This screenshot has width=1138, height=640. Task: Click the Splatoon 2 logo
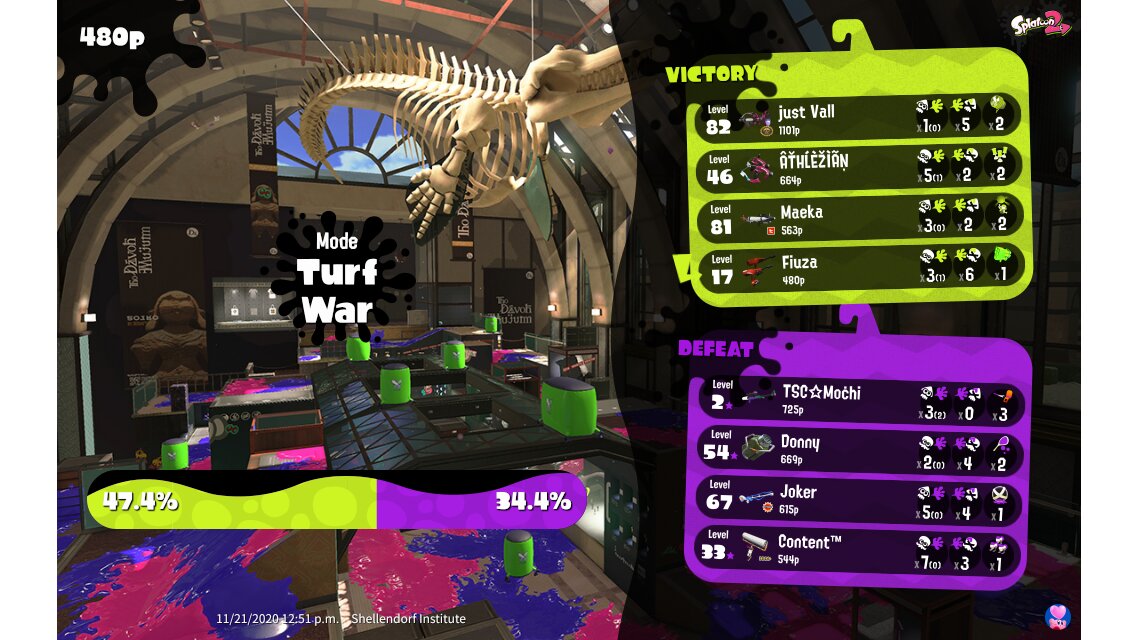click(x=1040, y=26)
